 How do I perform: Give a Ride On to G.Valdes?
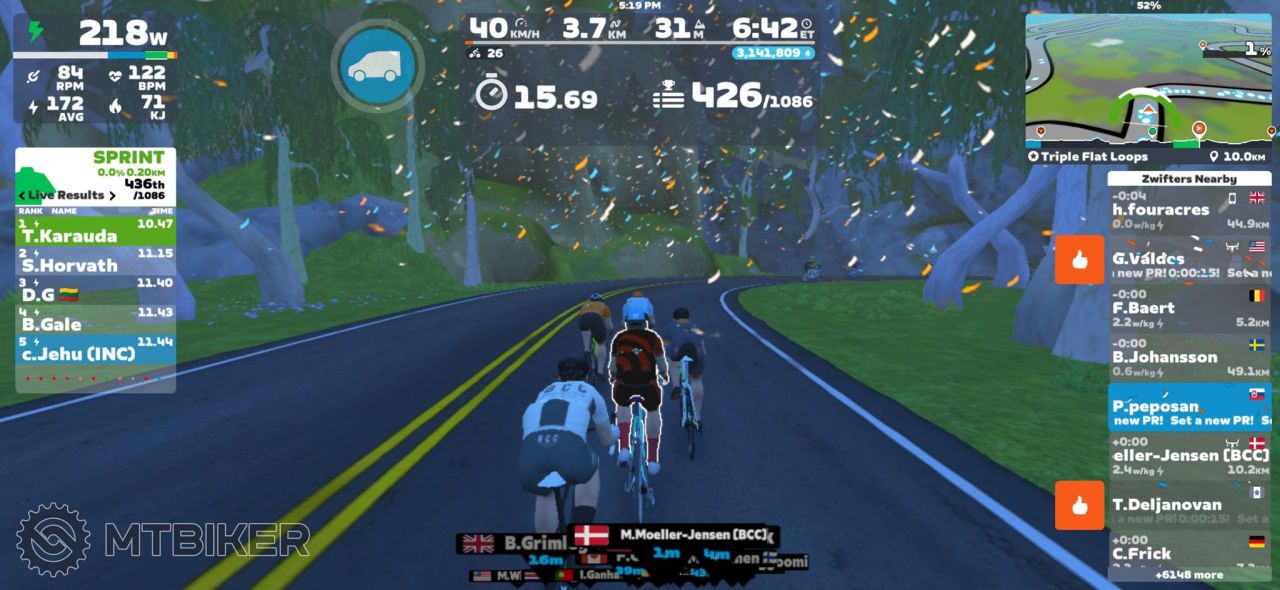(1079, 260)
